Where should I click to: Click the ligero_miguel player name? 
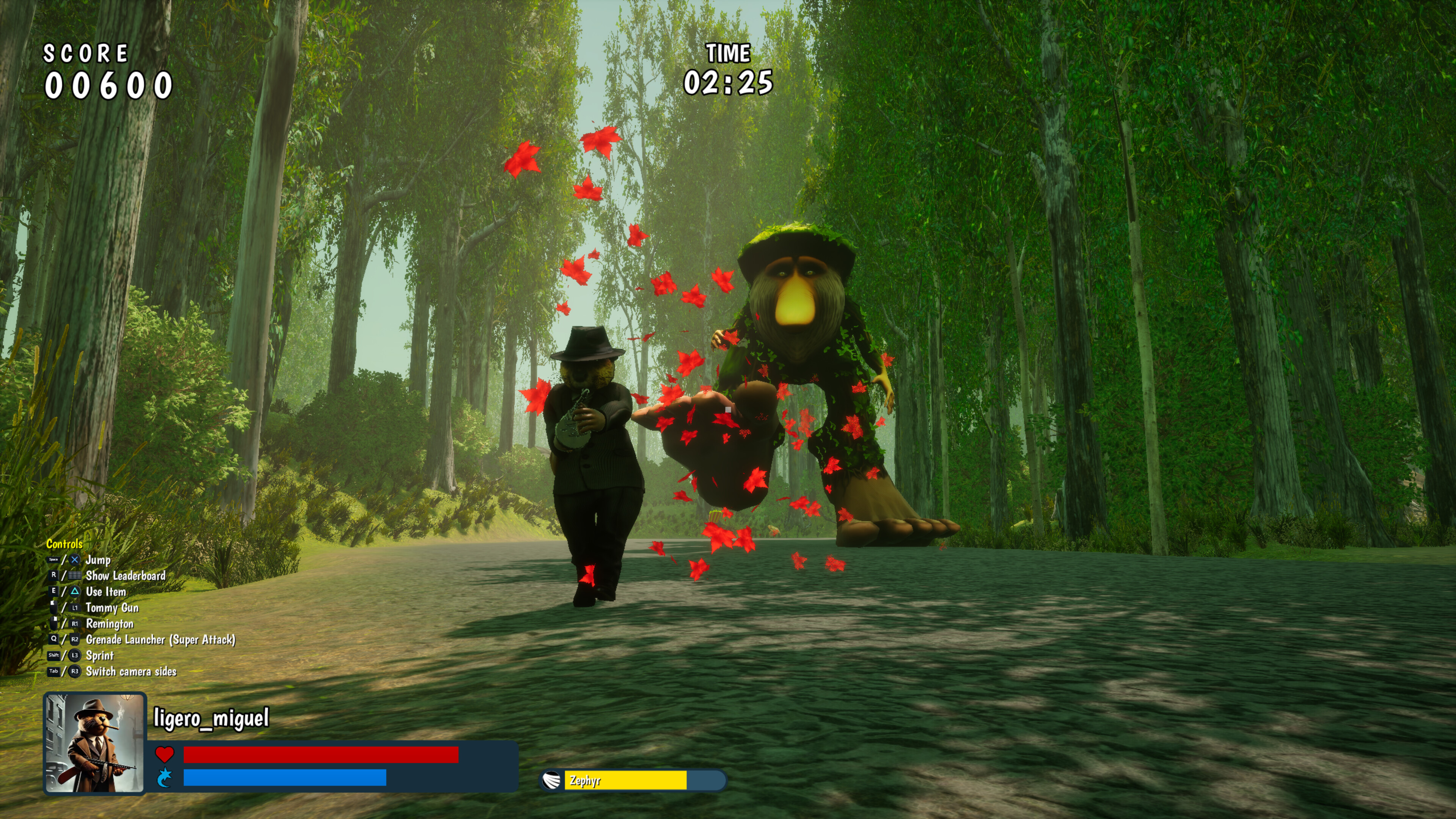point(211,718)
